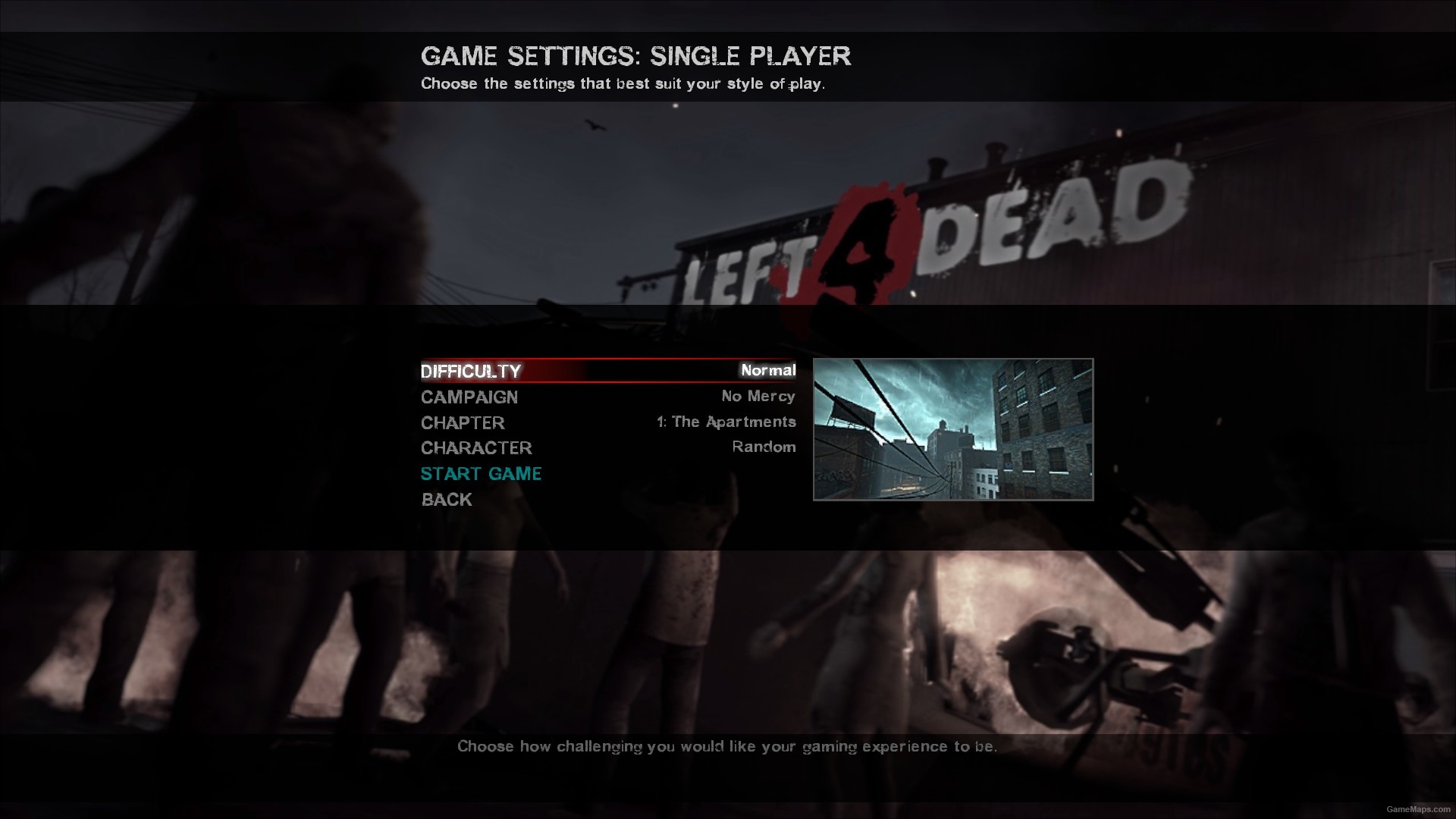The height and width of the screenshot is (819, 1456).
Task: Click the campaign preview thumbnail
Action: [952, 429]
